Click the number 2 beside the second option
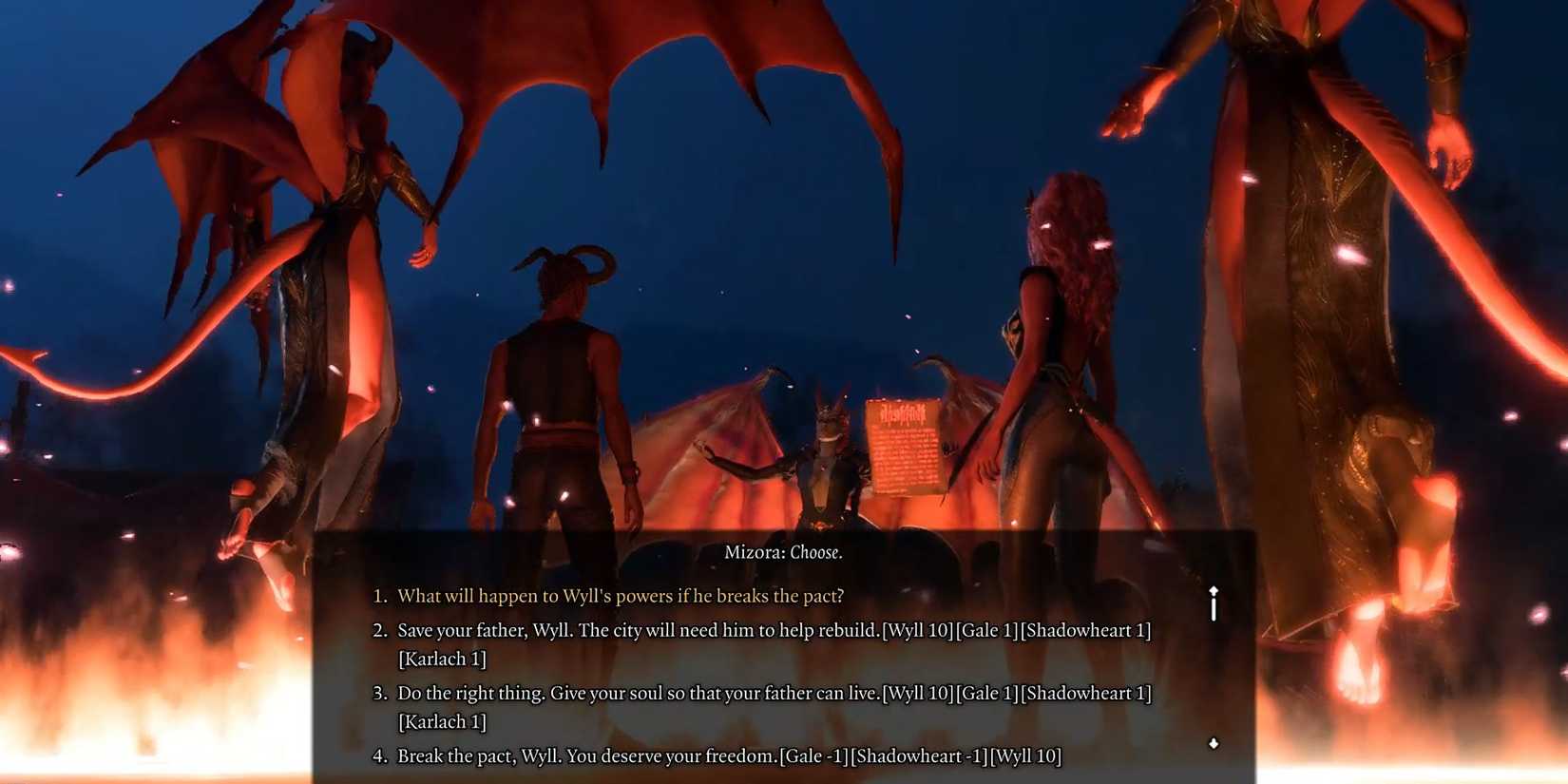Screen dimensions: 1568x784 coord(378,630)
